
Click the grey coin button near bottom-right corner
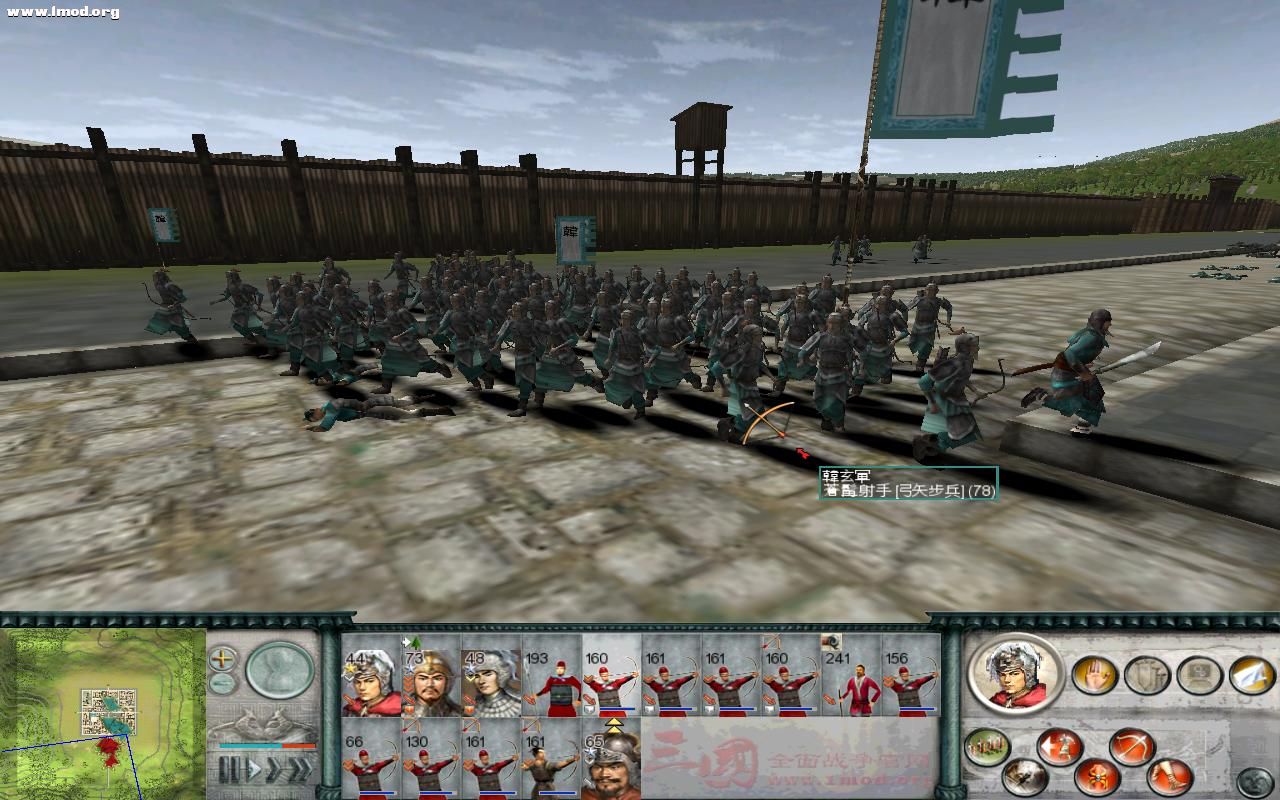point(1254,779)
